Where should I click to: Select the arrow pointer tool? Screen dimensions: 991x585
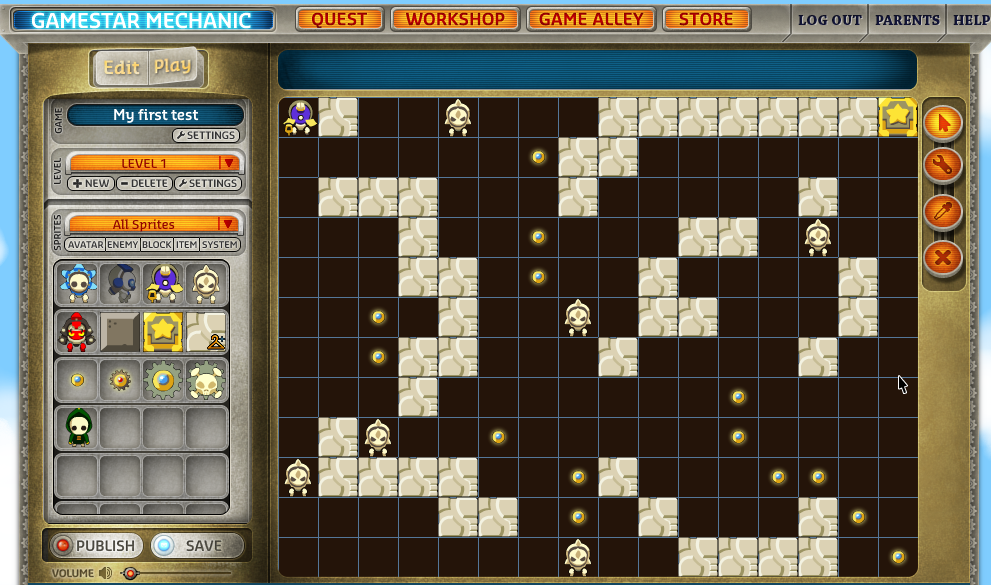tap(942, 123)
